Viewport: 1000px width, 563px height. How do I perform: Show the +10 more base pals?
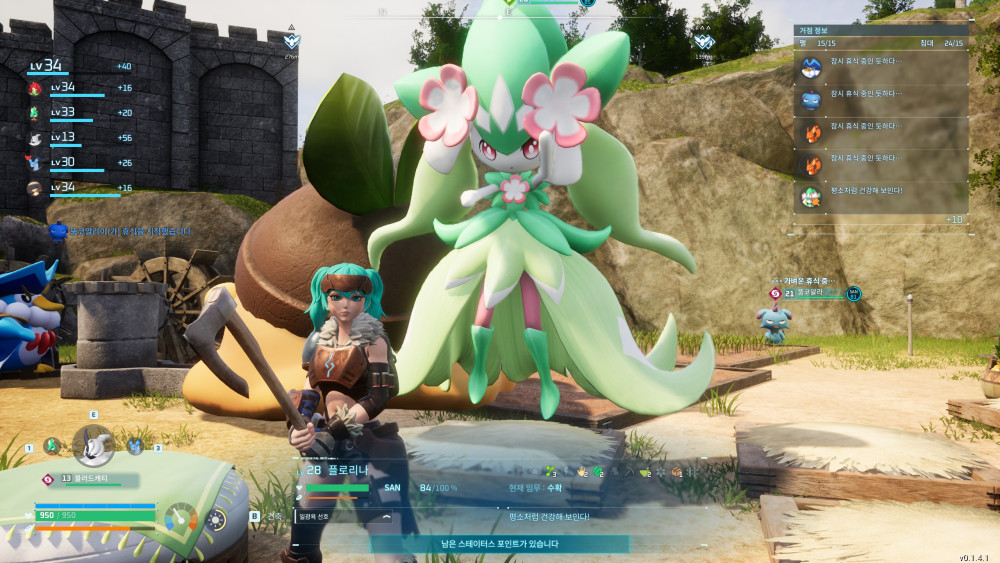click(953, 219)
